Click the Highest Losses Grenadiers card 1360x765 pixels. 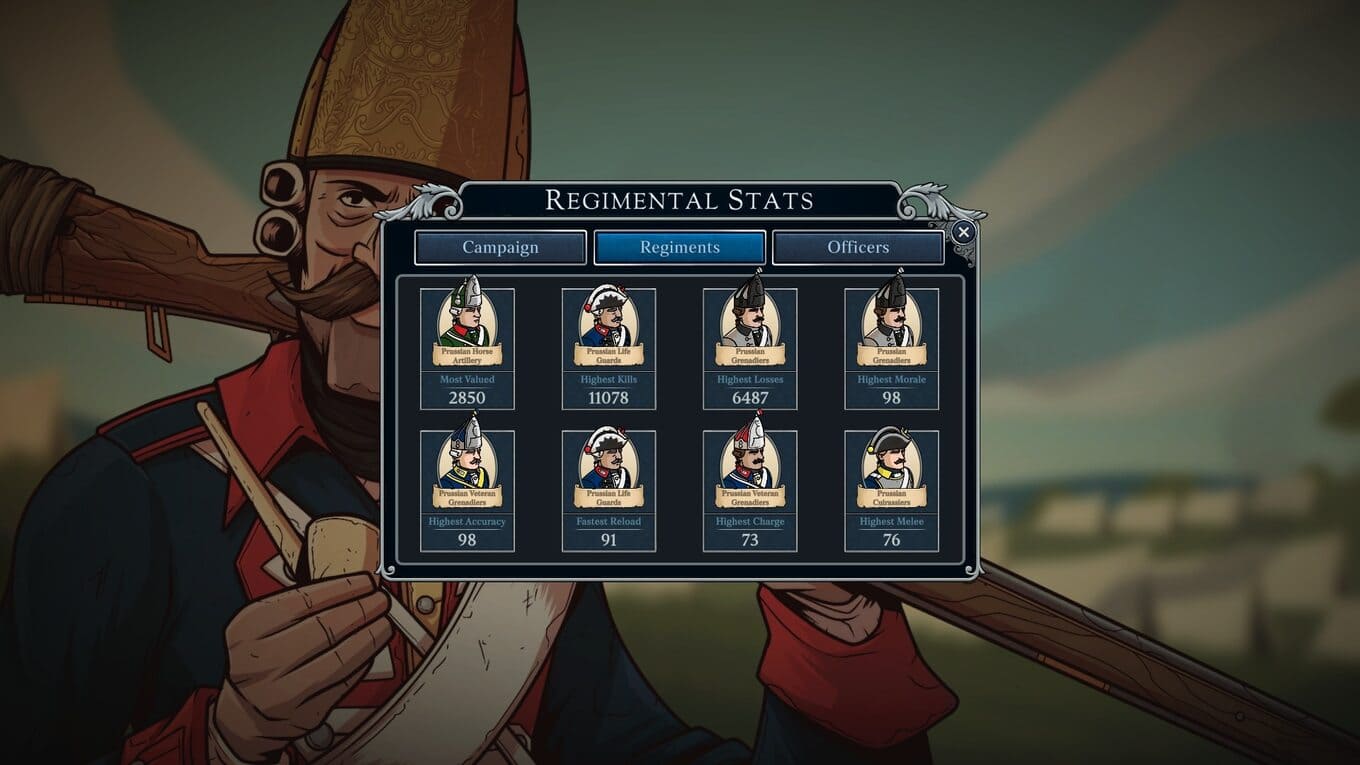click(x=750, y=348)
